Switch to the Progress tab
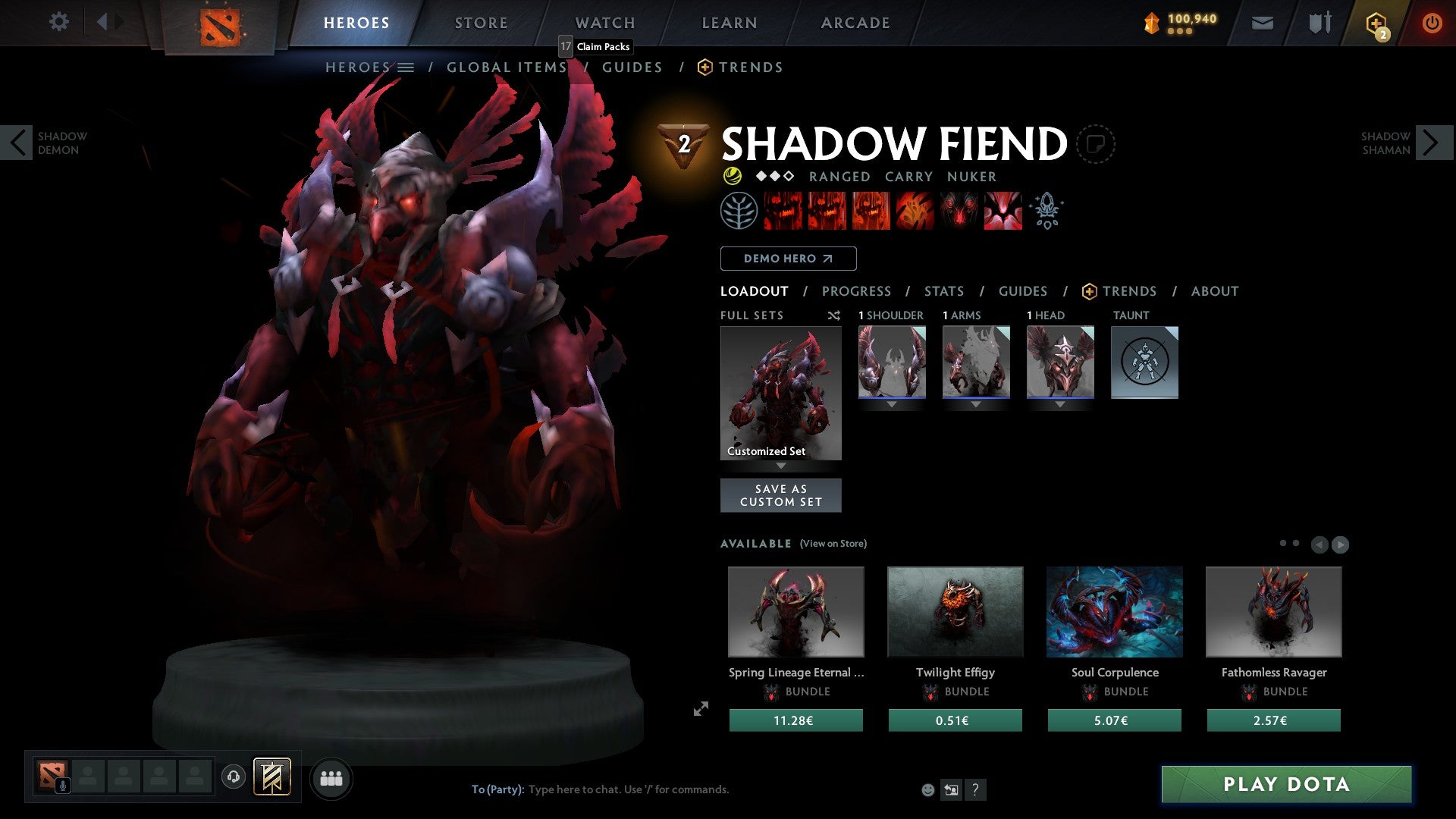 pos(856,291)
